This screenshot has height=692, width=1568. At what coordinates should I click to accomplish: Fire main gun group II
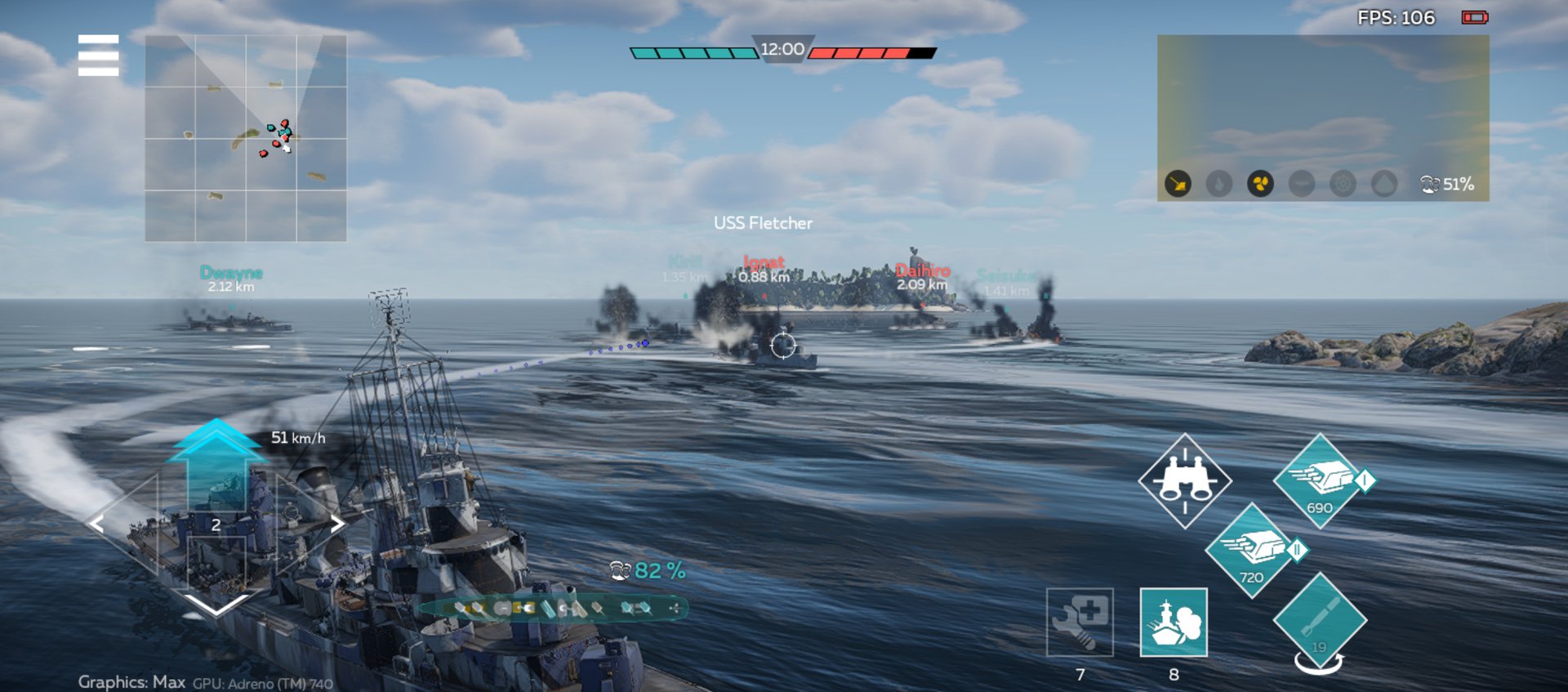[1251, 551]
